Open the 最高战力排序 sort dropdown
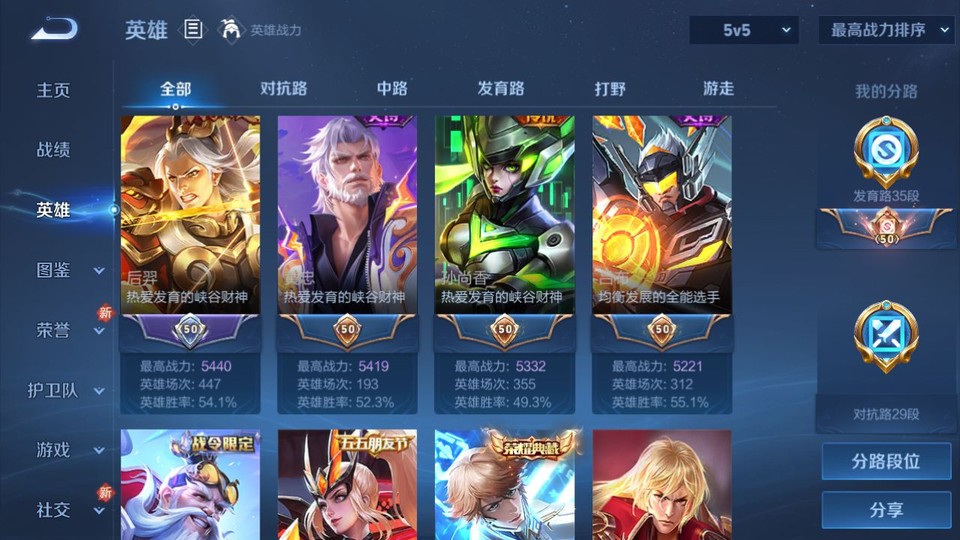 point(886,30)
